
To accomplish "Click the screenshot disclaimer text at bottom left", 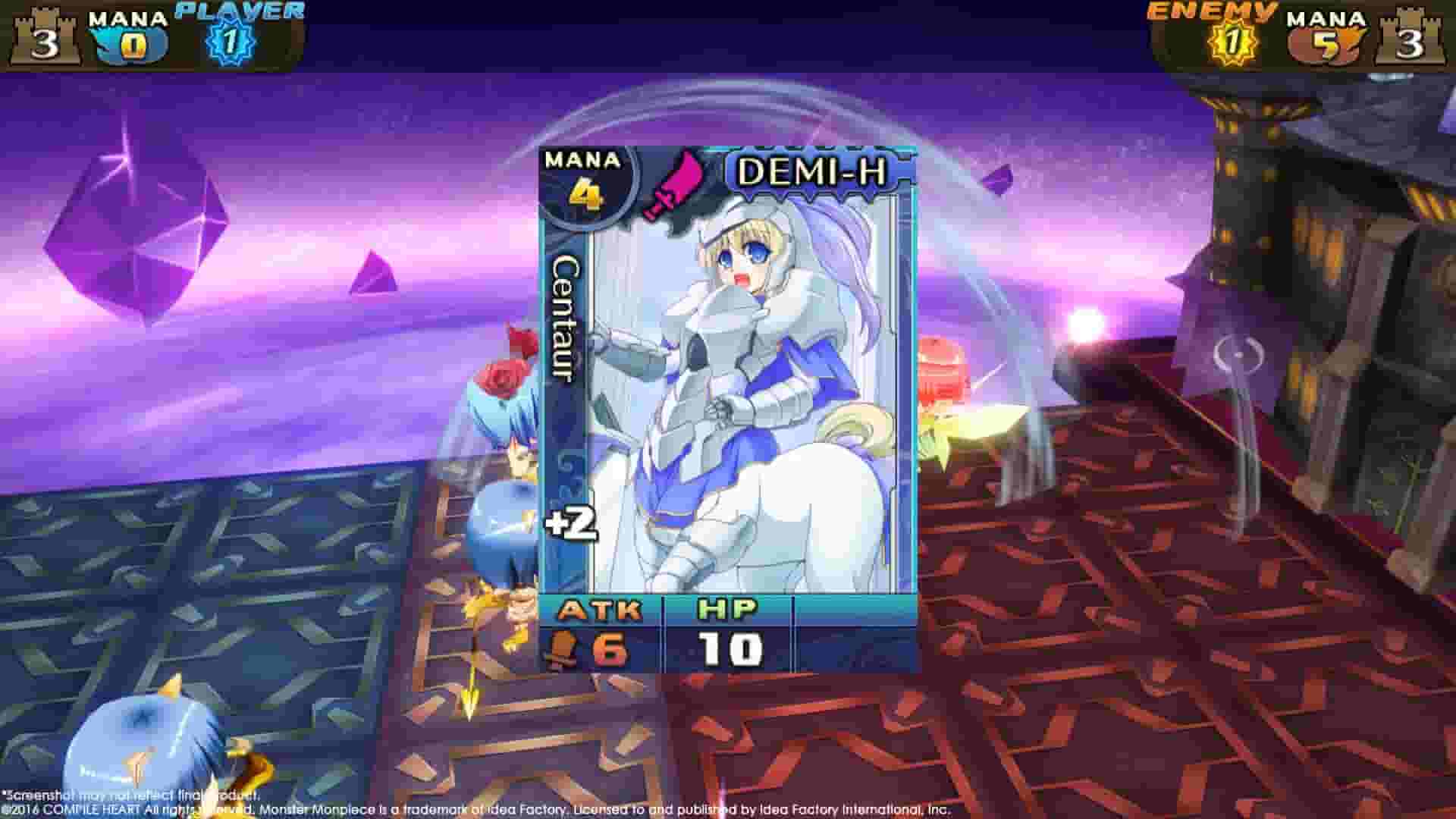I will click(129, 795).
